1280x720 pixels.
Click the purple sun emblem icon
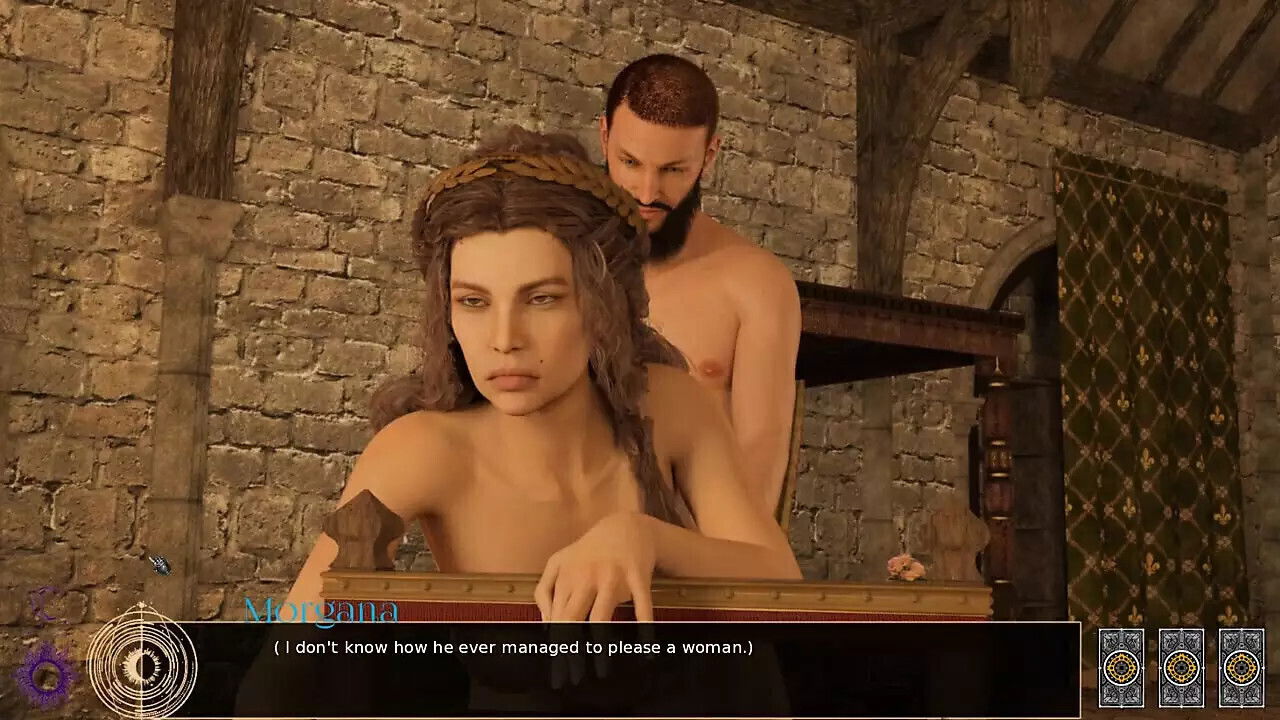pos(46,674)
